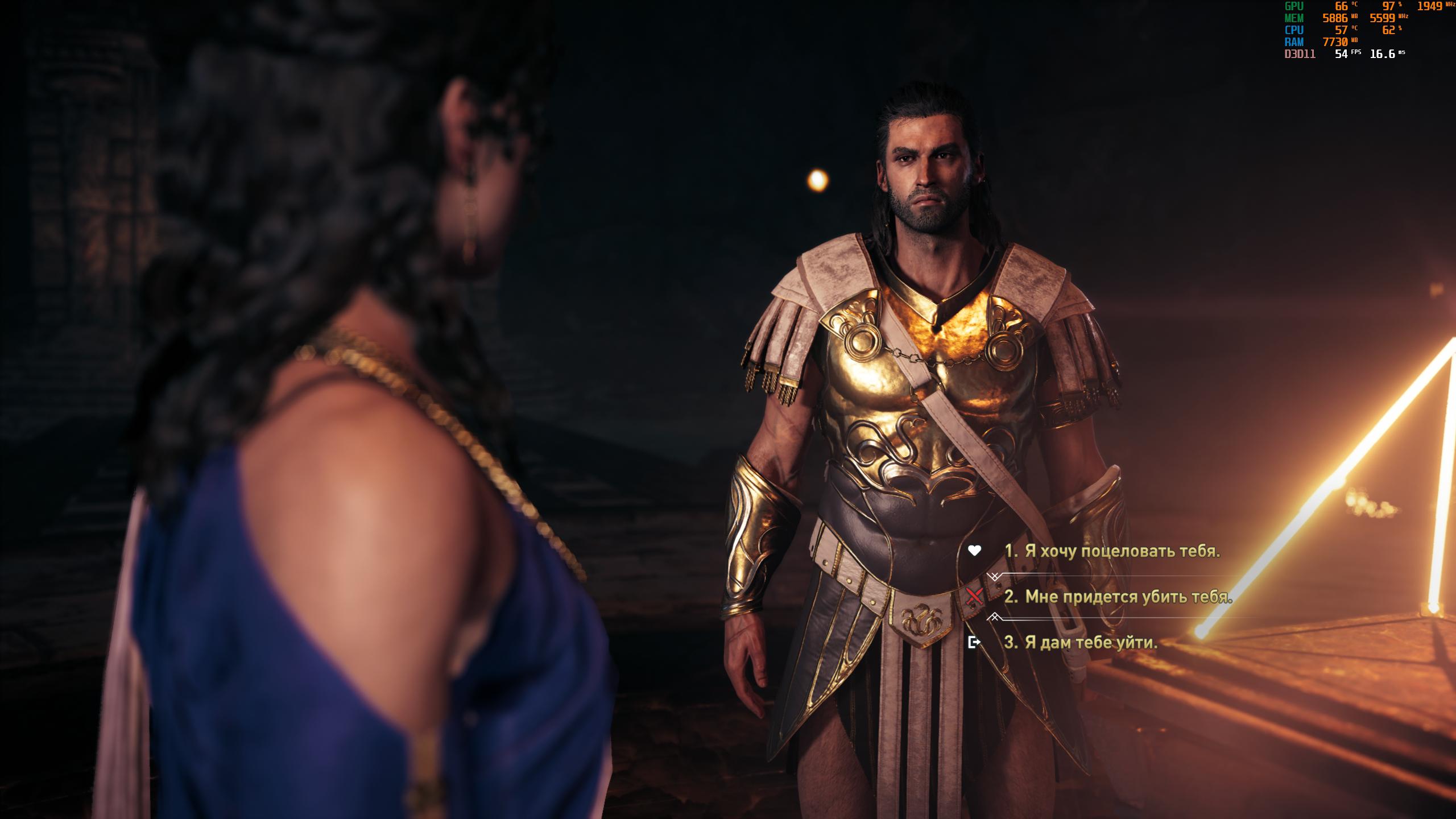The height and width of the screenshot is (819, 1456).
Task: Pick the dialogue line "Я дам тебе уйти"
Action: coord(1081,643)
